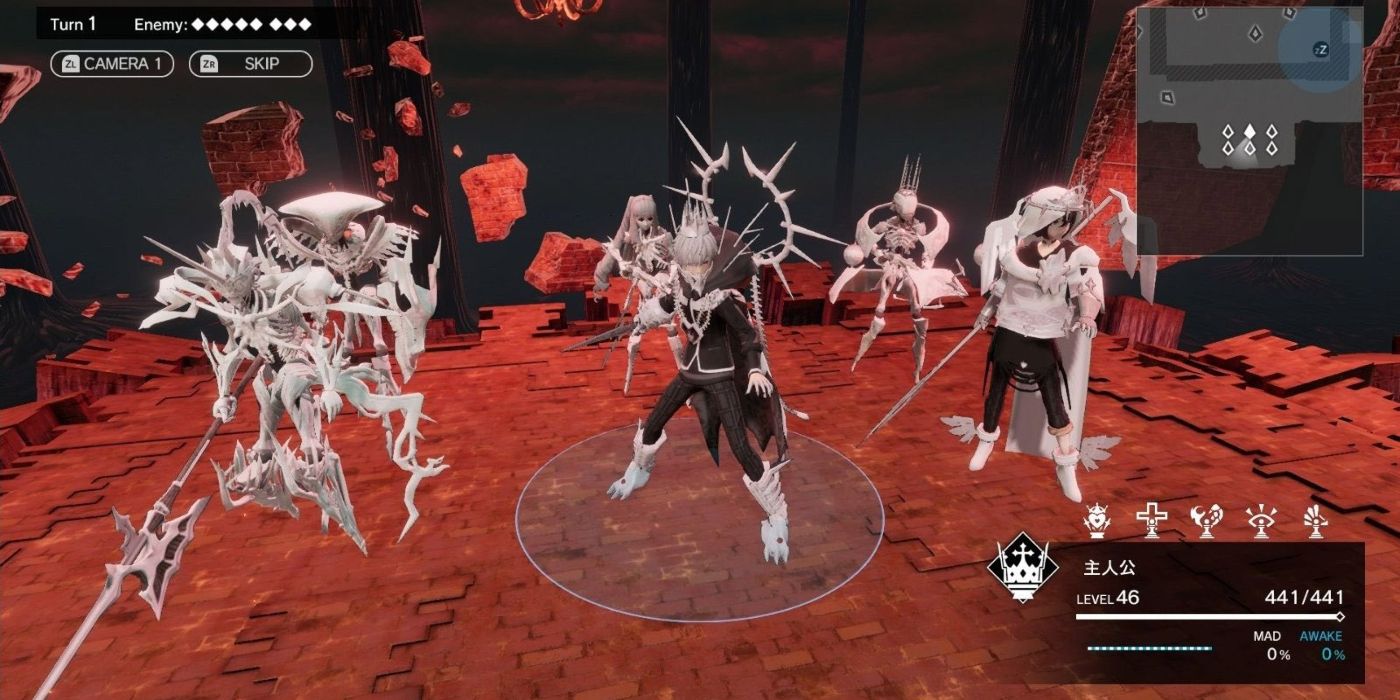Choose the cross-topped pawn icon

pos(1152,521)
